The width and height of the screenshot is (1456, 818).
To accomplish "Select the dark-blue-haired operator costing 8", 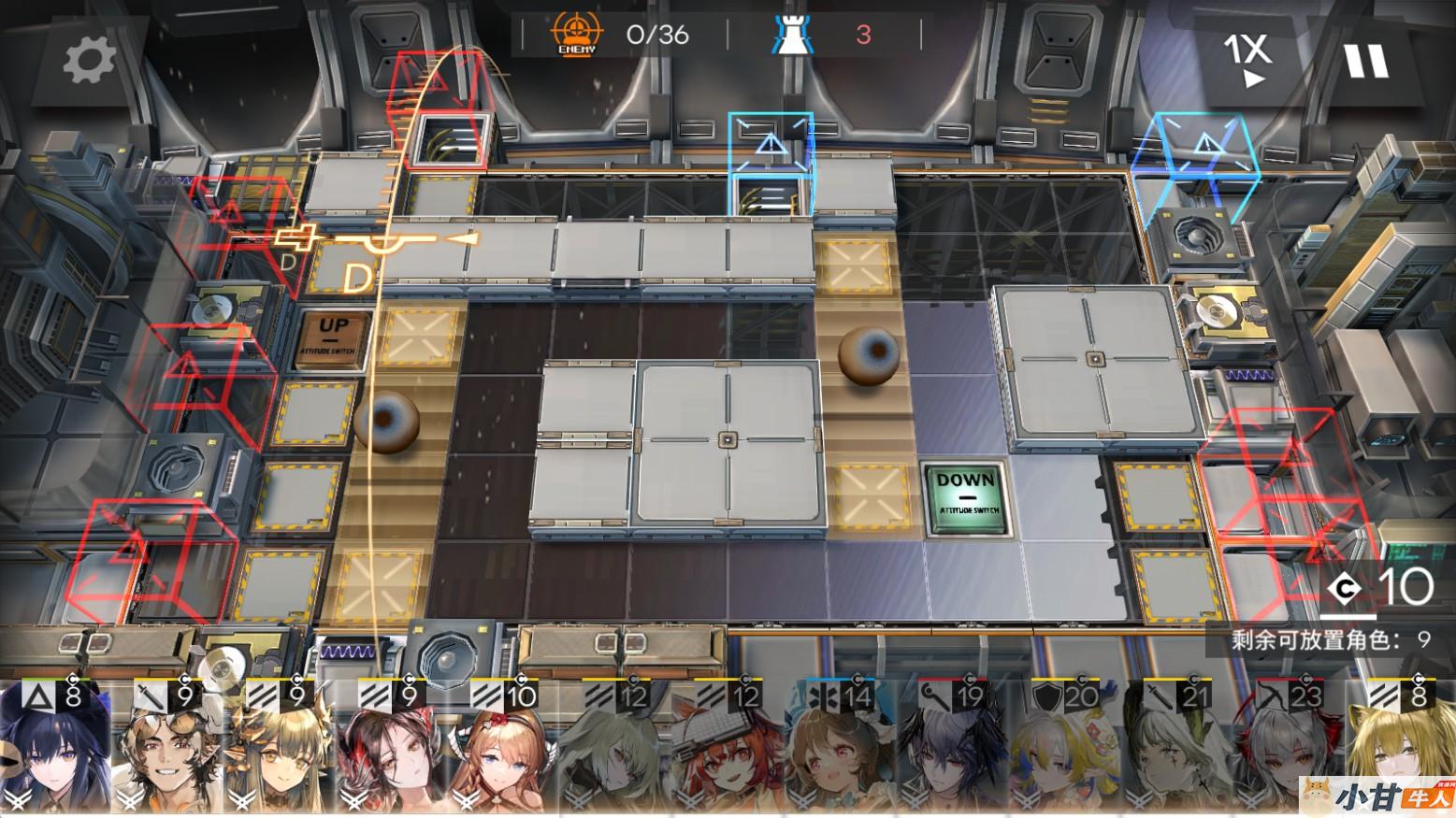I will coord(54,753).
